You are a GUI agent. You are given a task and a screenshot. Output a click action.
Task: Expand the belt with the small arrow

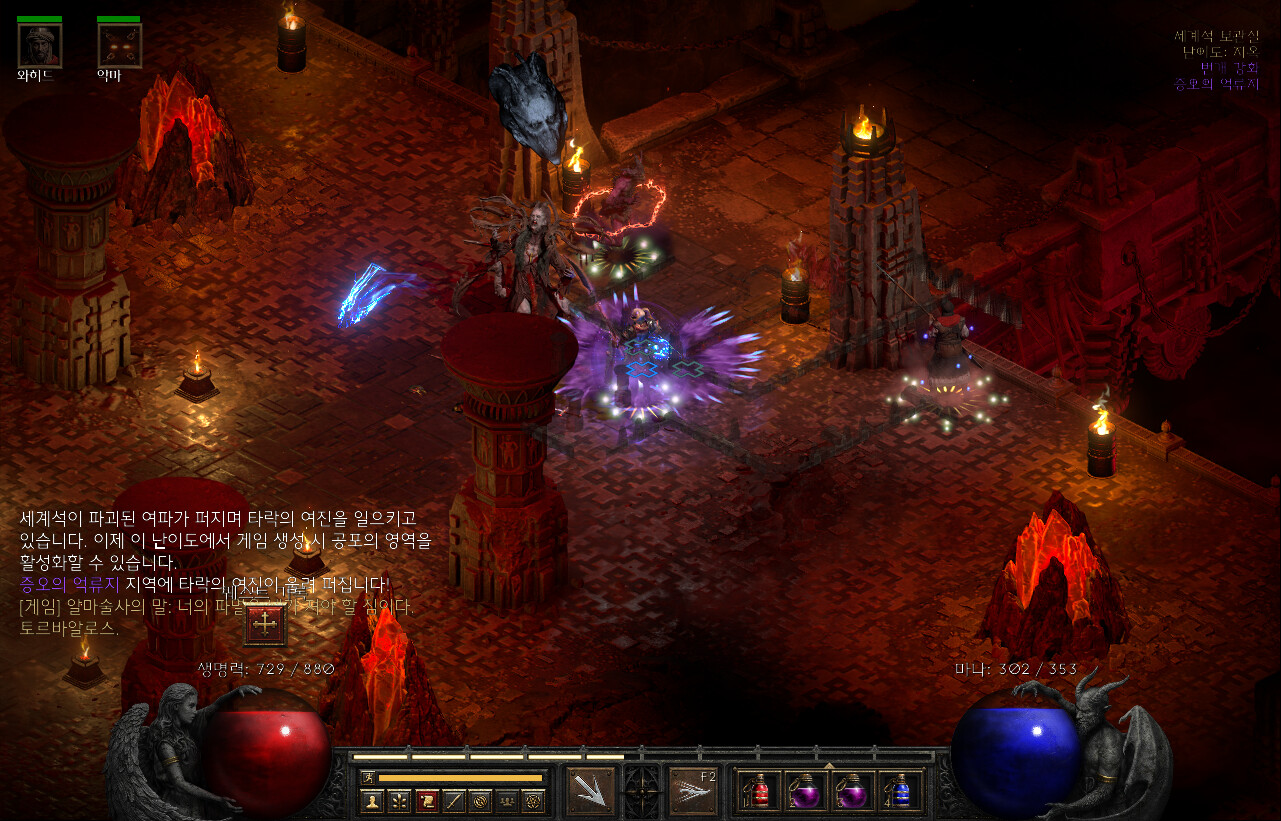point(828,765)
